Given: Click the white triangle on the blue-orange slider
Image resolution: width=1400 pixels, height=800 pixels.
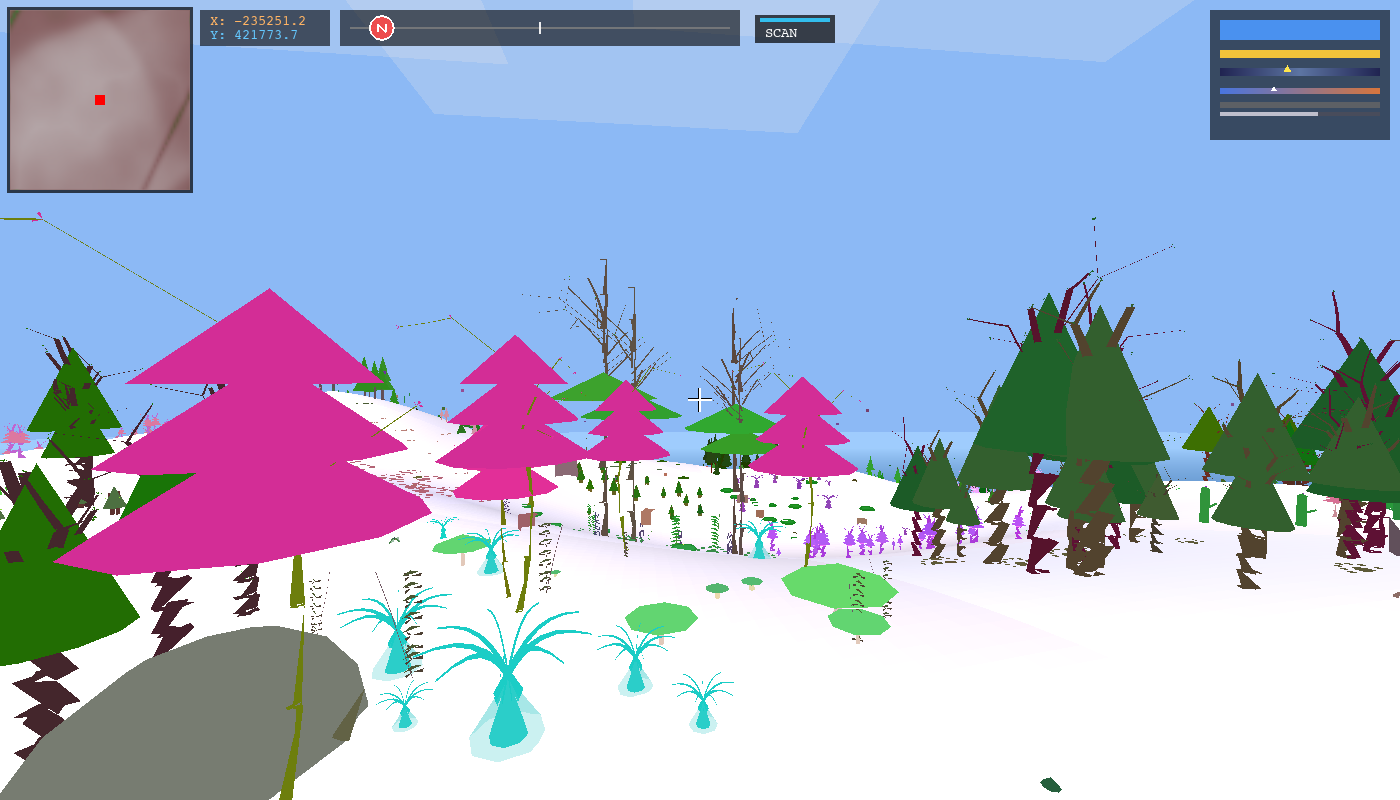Looking at the screenshot, I should tap(1274, 88).
